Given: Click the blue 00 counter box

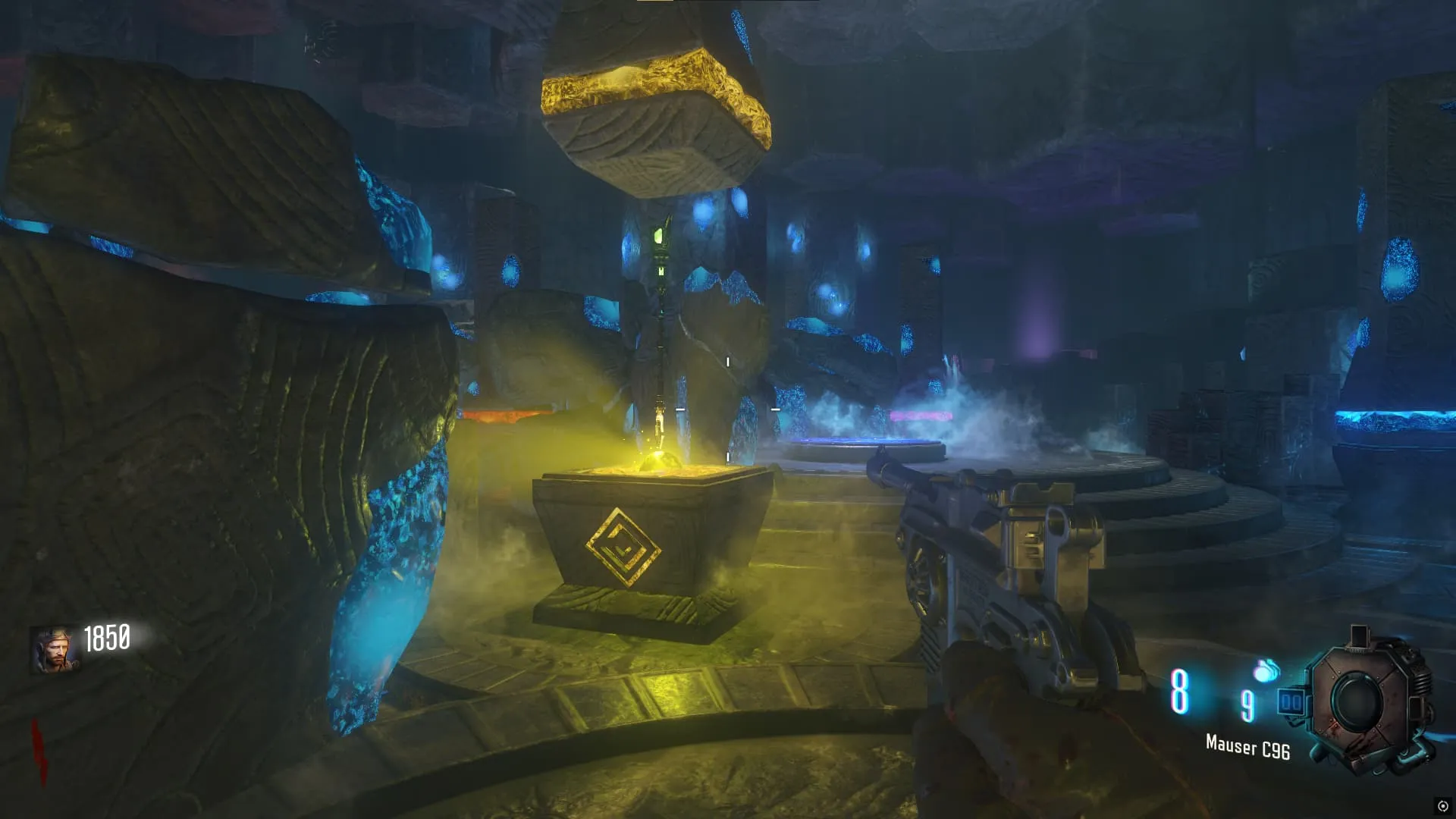Looking at the screenshot, I should [1290, 702].
